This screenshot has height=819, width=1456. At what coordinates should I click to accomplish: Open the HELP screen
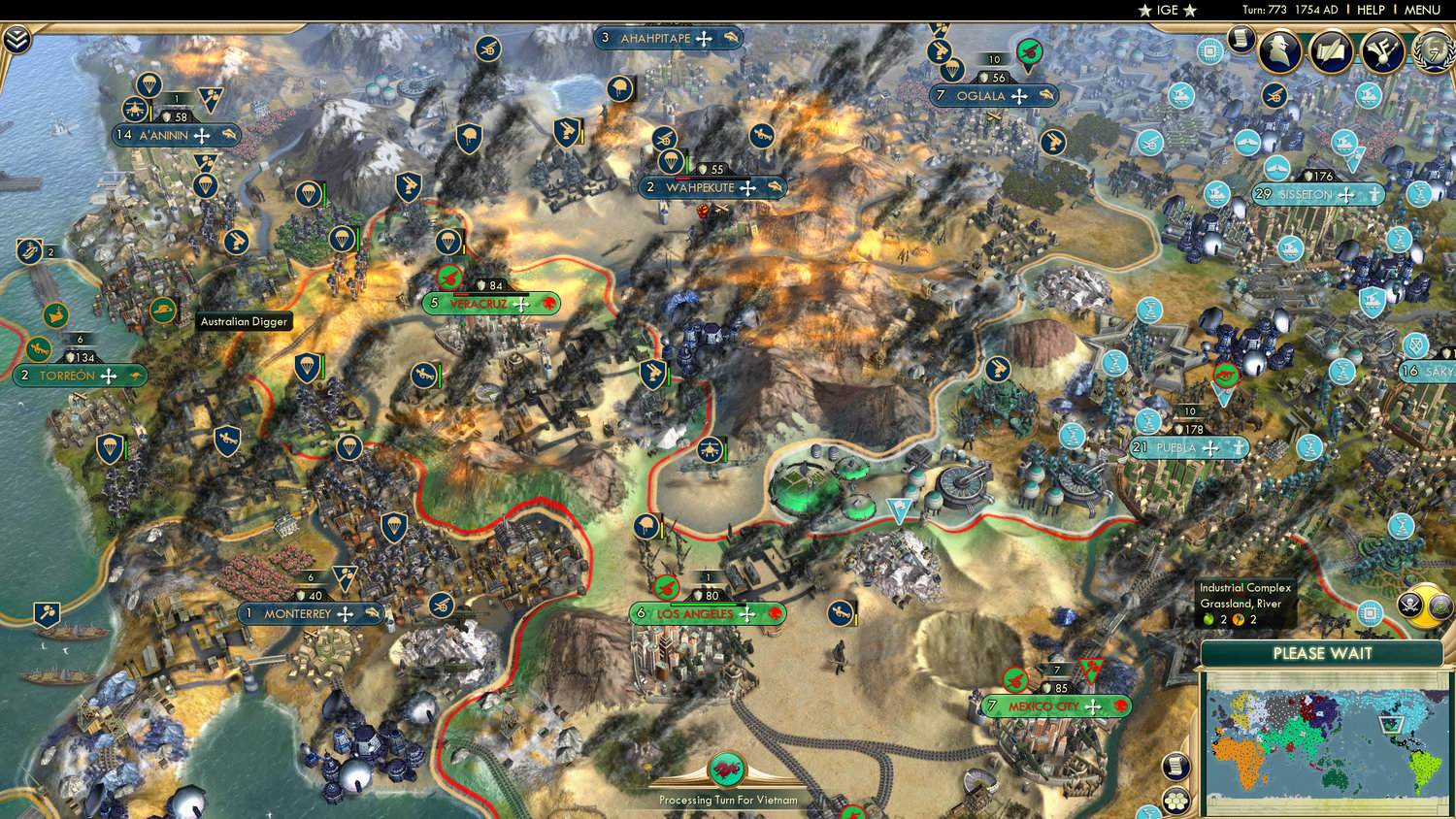[x=1372, y=10]
